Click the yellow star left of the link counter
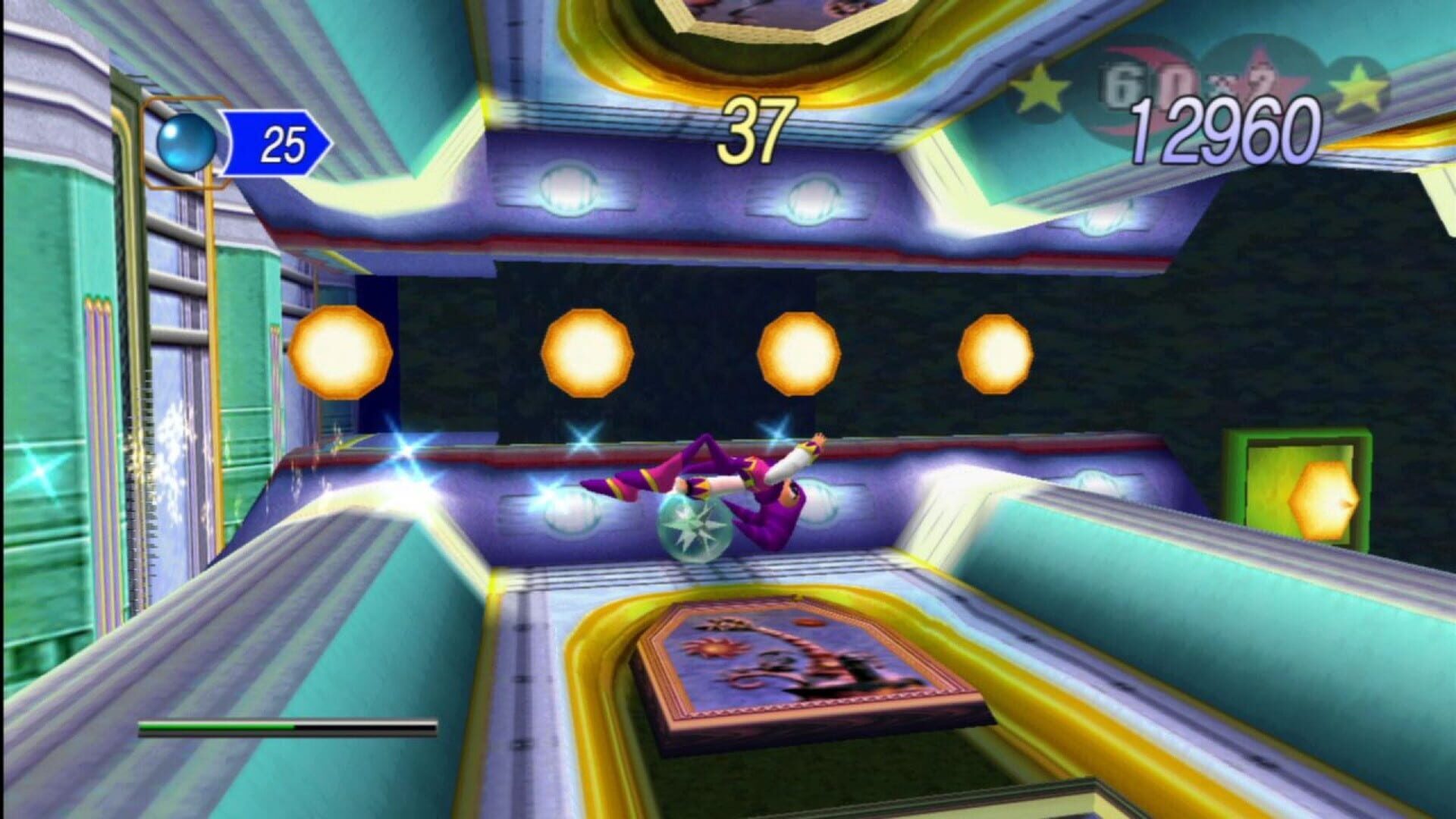Screen dimensions: 1456x819 click(x=1039, y=87)
